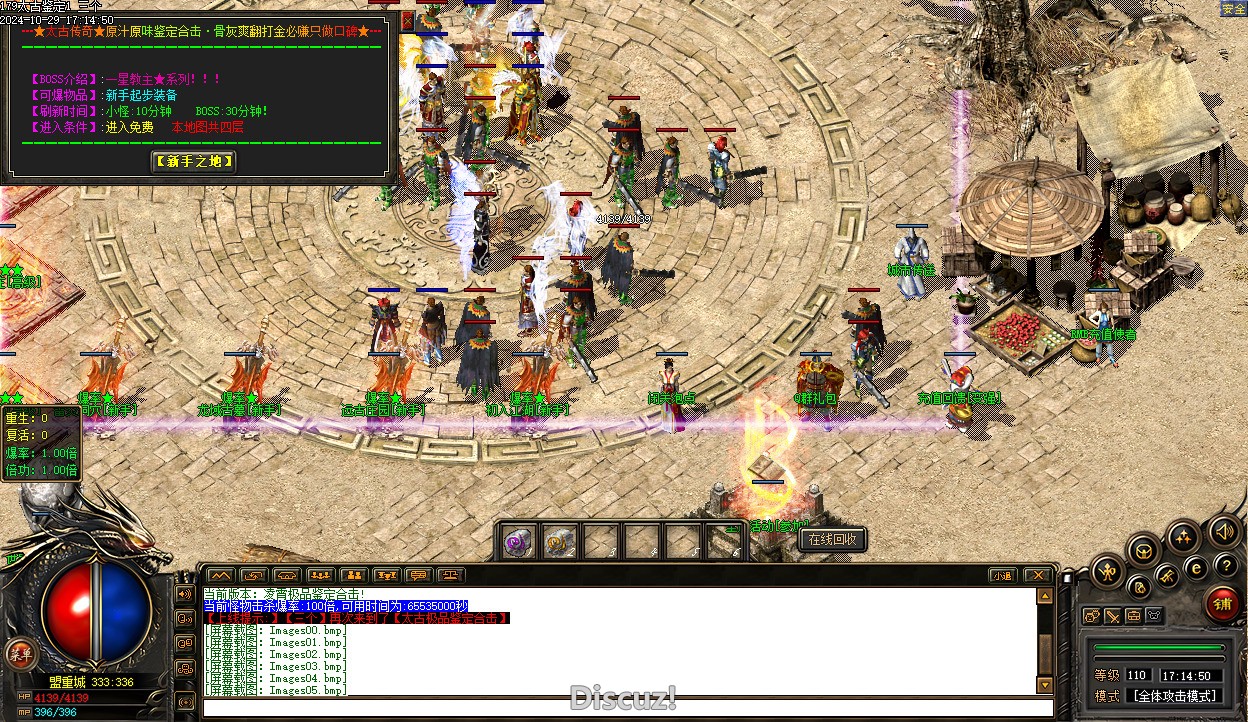Open the round 菜单 menu button
The image size is (1248, 722).
coord(18,654)
